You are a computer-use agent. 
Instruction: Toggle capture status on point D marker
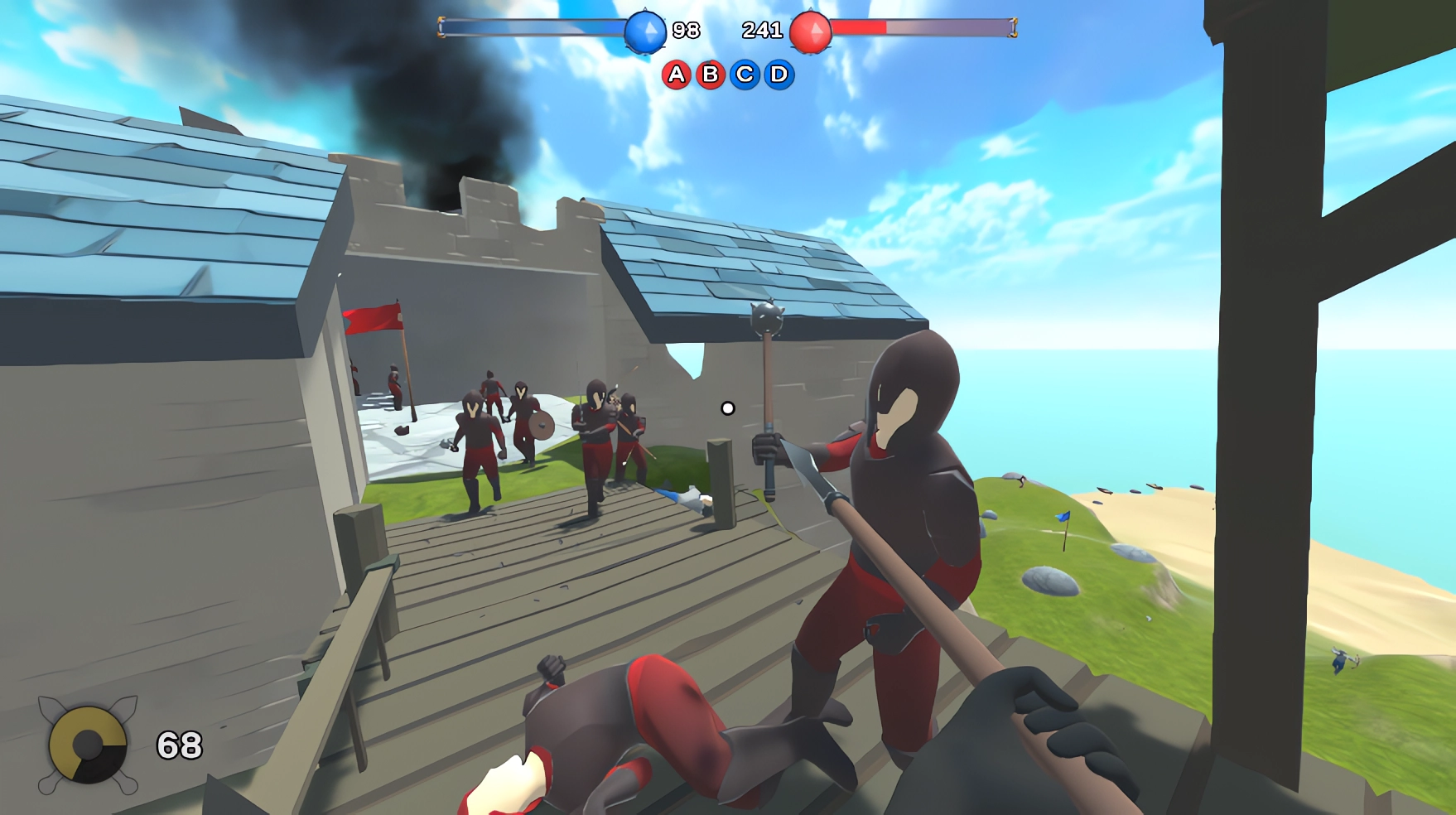(x=781, y=75)
